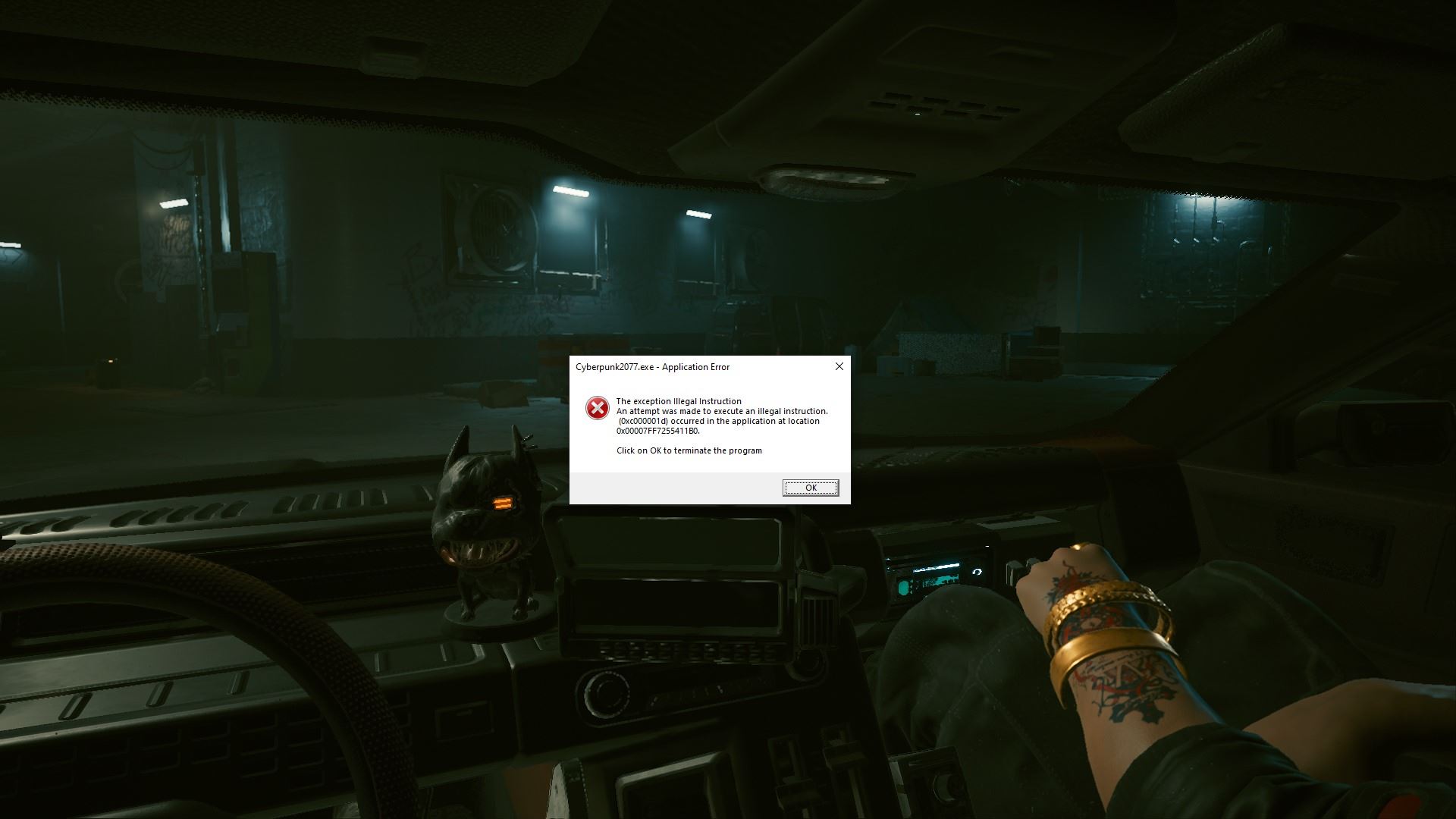The image size is (1456, 819).
Task: Select the Cyberpunk2077.exe dialog title bar
Action: click(682, 367)
